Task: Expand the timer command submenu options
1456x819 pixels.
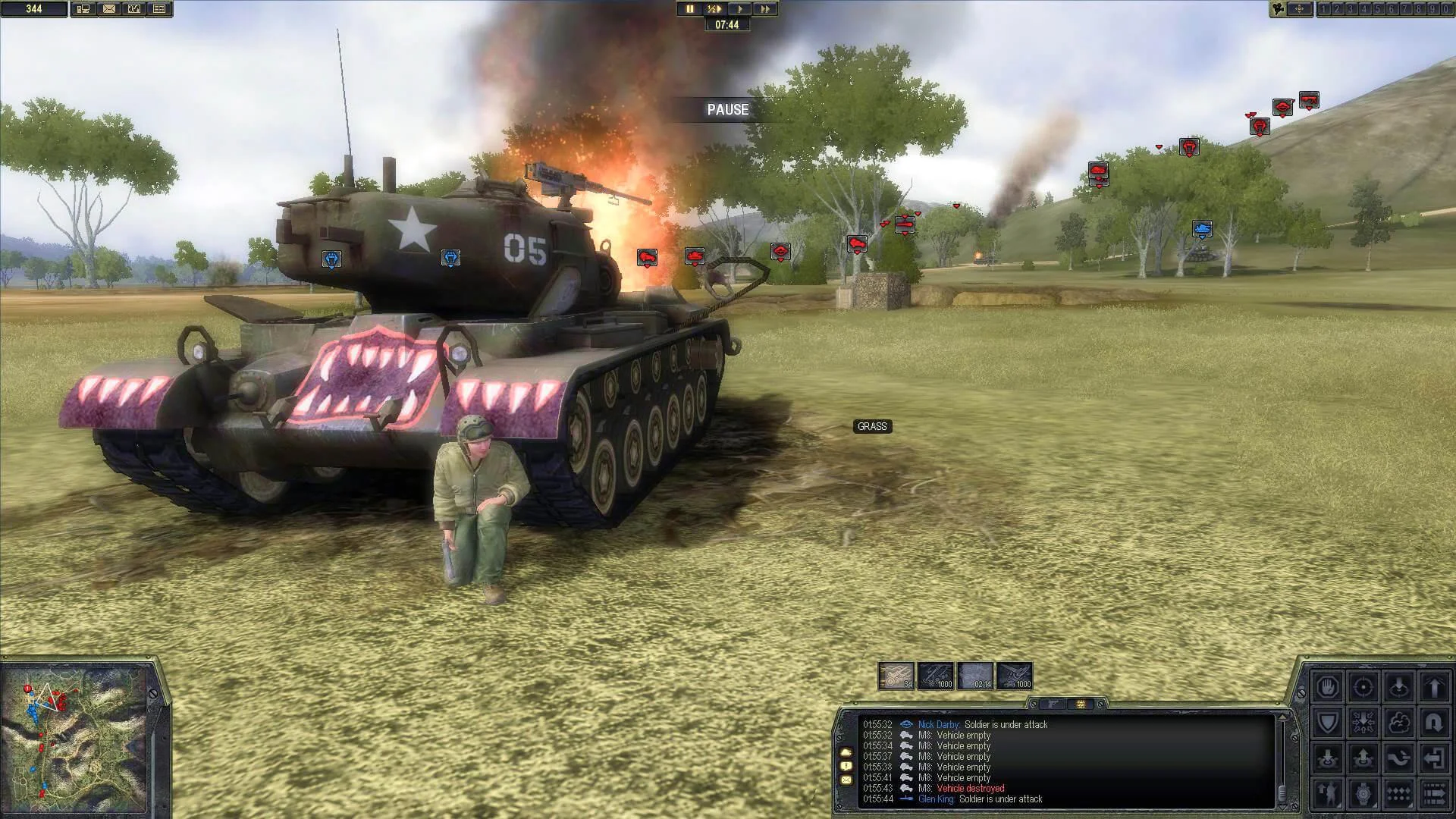Action: (x=1363, y=792)
